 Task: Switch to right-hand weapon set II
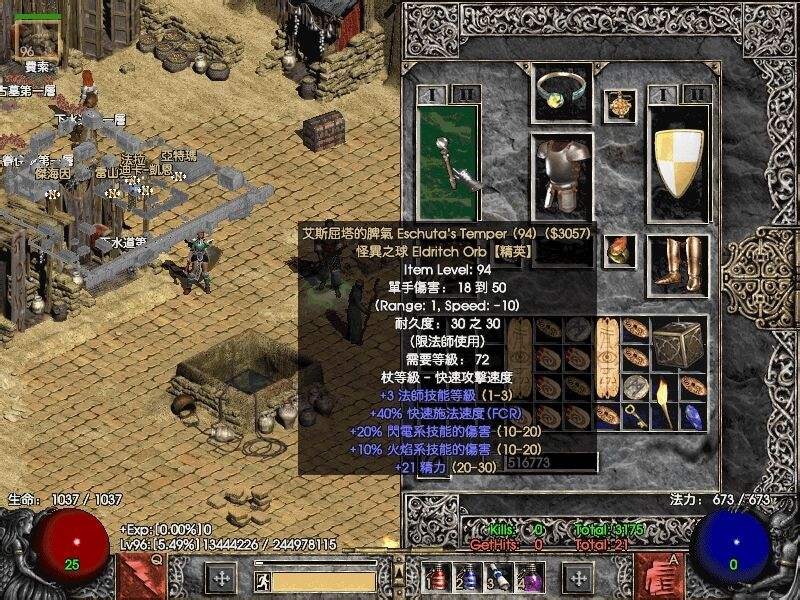tap(698, 94)
